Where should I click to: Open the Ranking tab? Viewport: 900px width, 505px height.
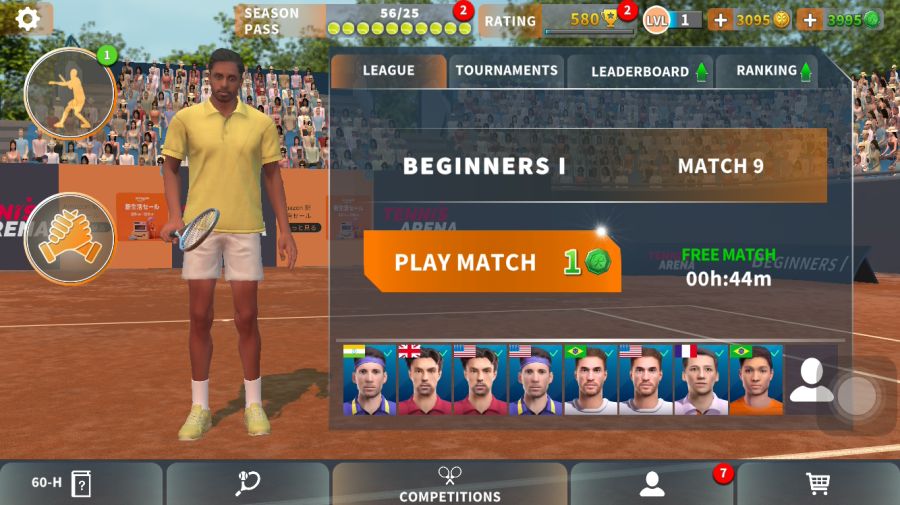(767, 71)
